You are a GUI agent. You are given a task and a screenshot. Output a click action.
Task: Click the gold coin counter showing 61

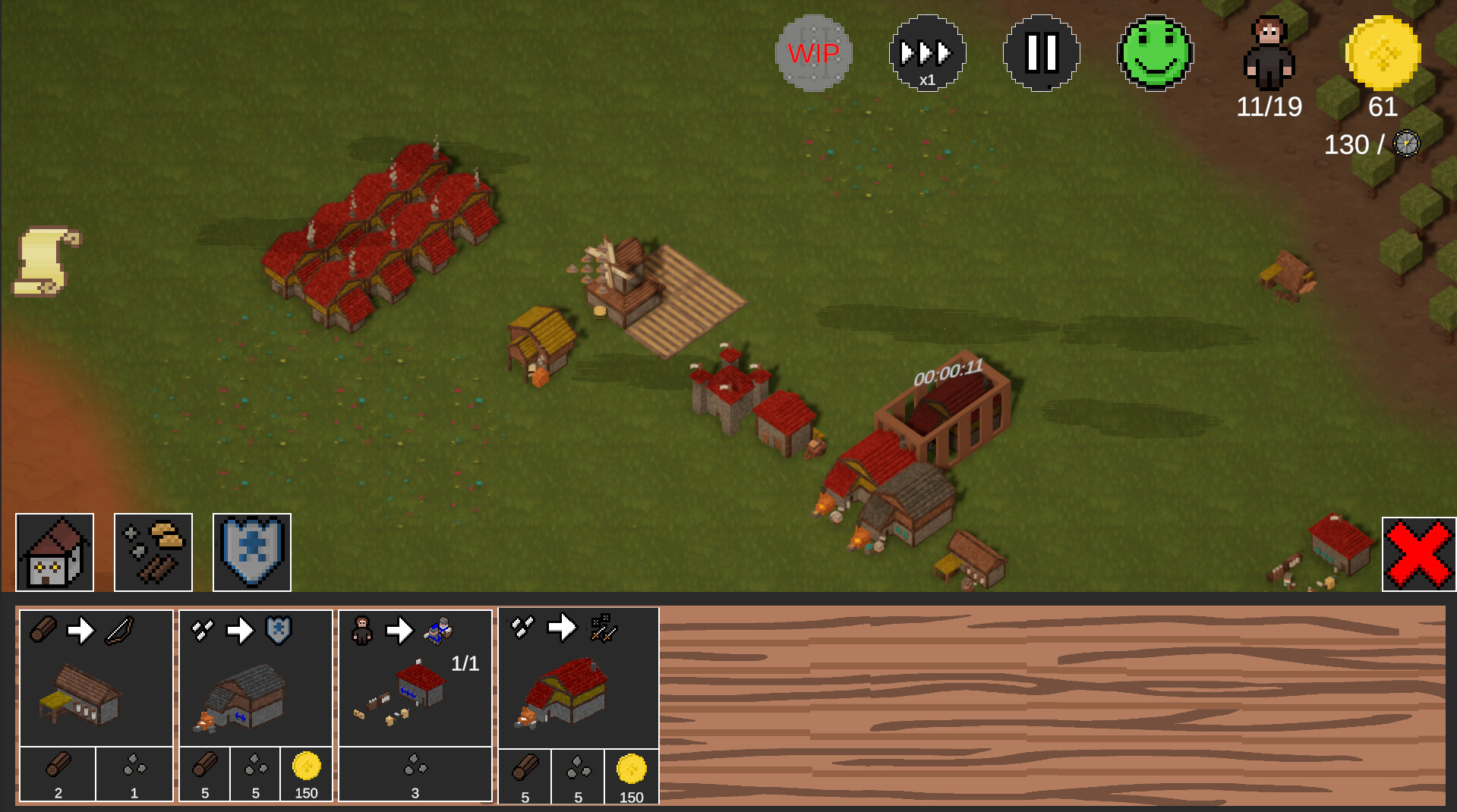click(x=1383, y=52)
